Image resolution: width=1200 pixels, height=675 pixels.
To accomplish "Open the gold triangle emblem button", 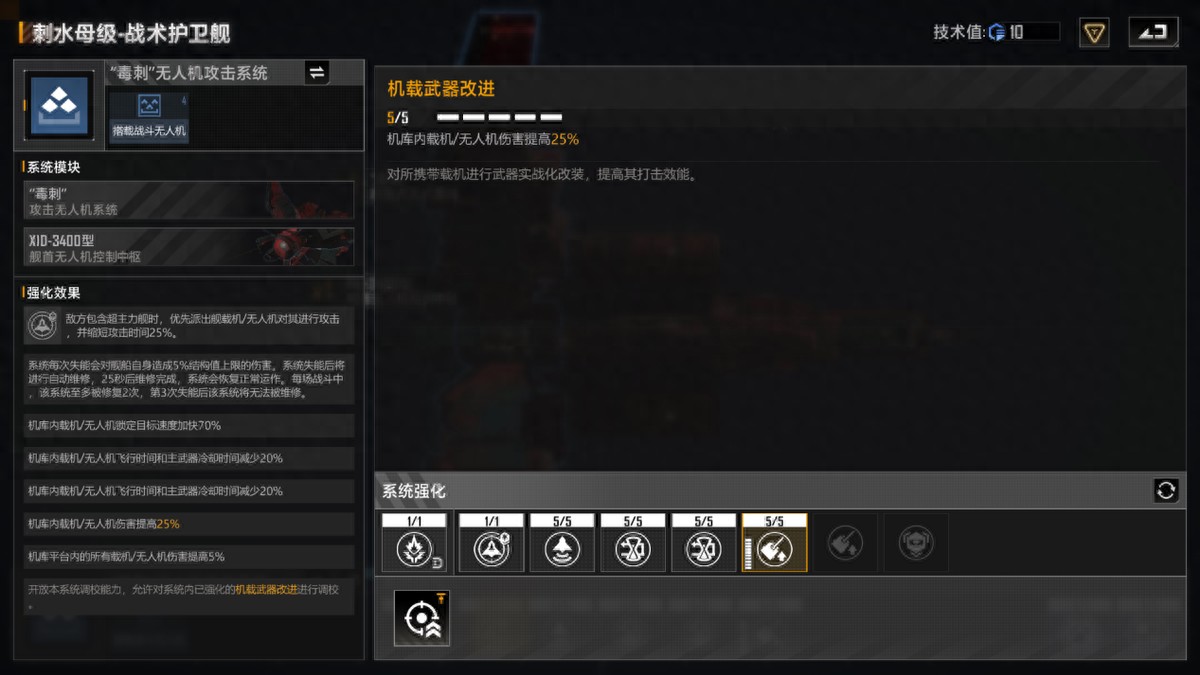I will coord(1095,33).
